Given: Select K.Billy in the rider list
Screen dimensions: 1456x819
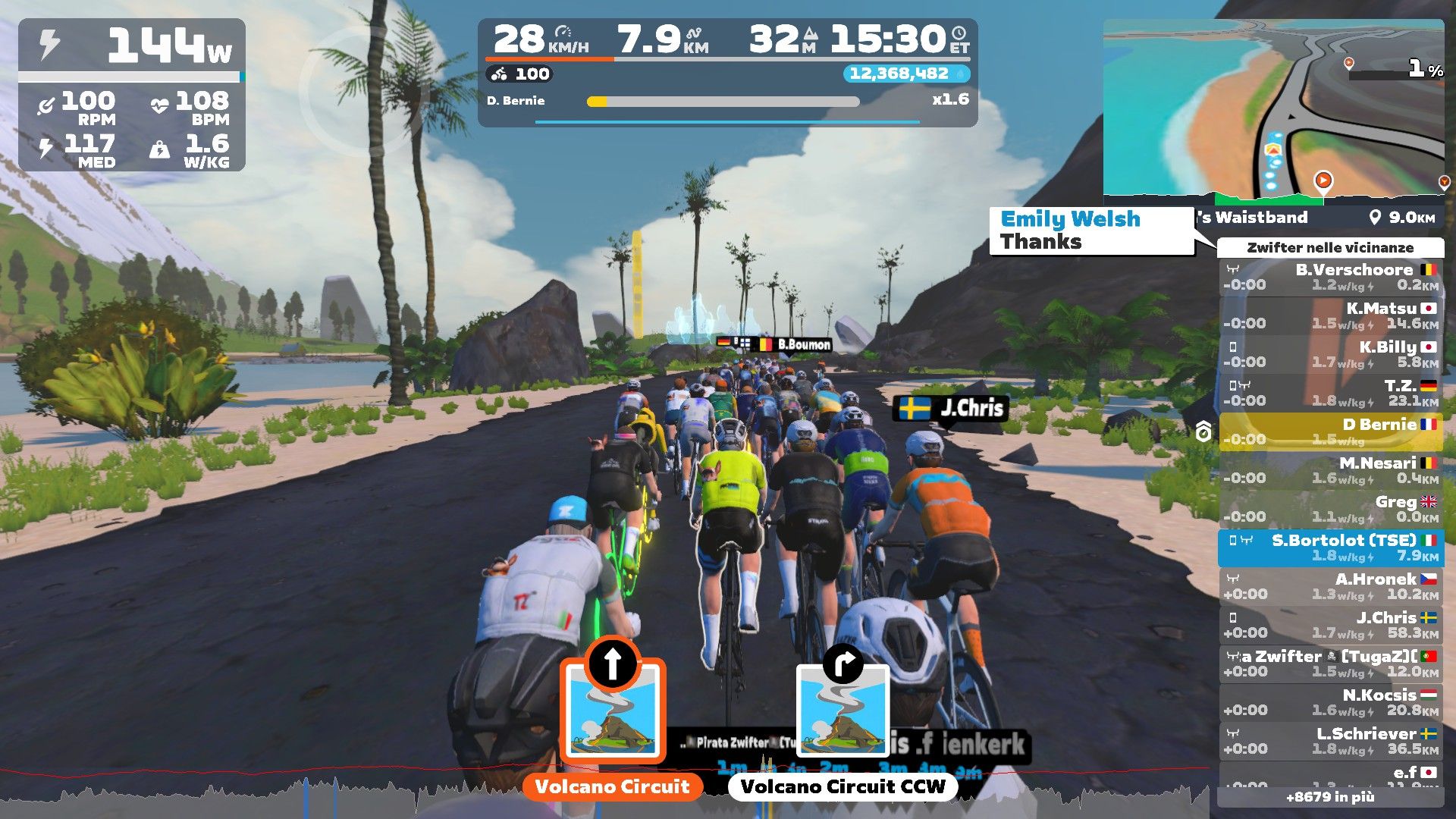Looking at the screenshot, I should click(1331, 354).
